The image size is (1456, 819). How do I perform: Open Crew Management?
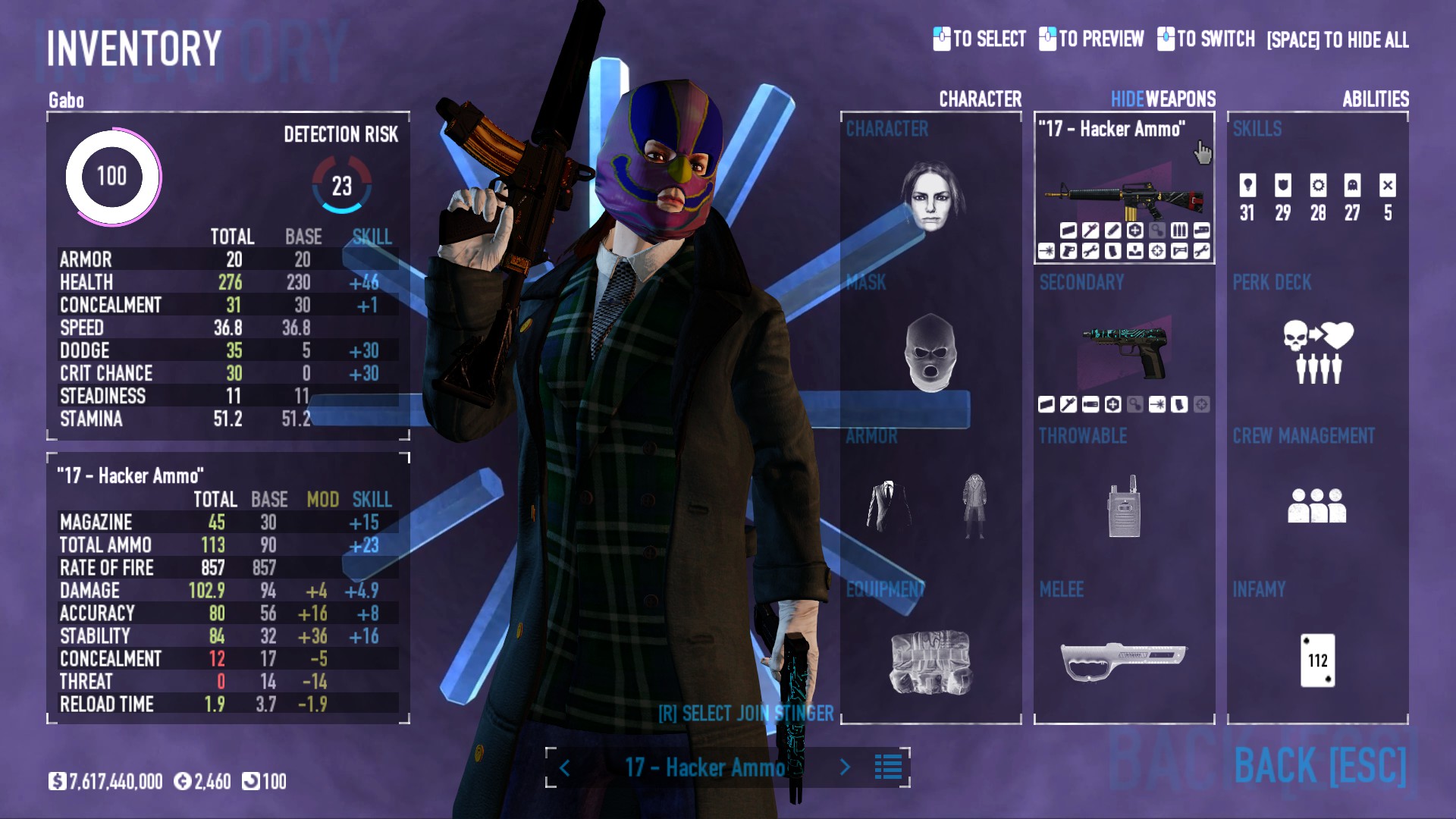click(x=1317, y=506)
